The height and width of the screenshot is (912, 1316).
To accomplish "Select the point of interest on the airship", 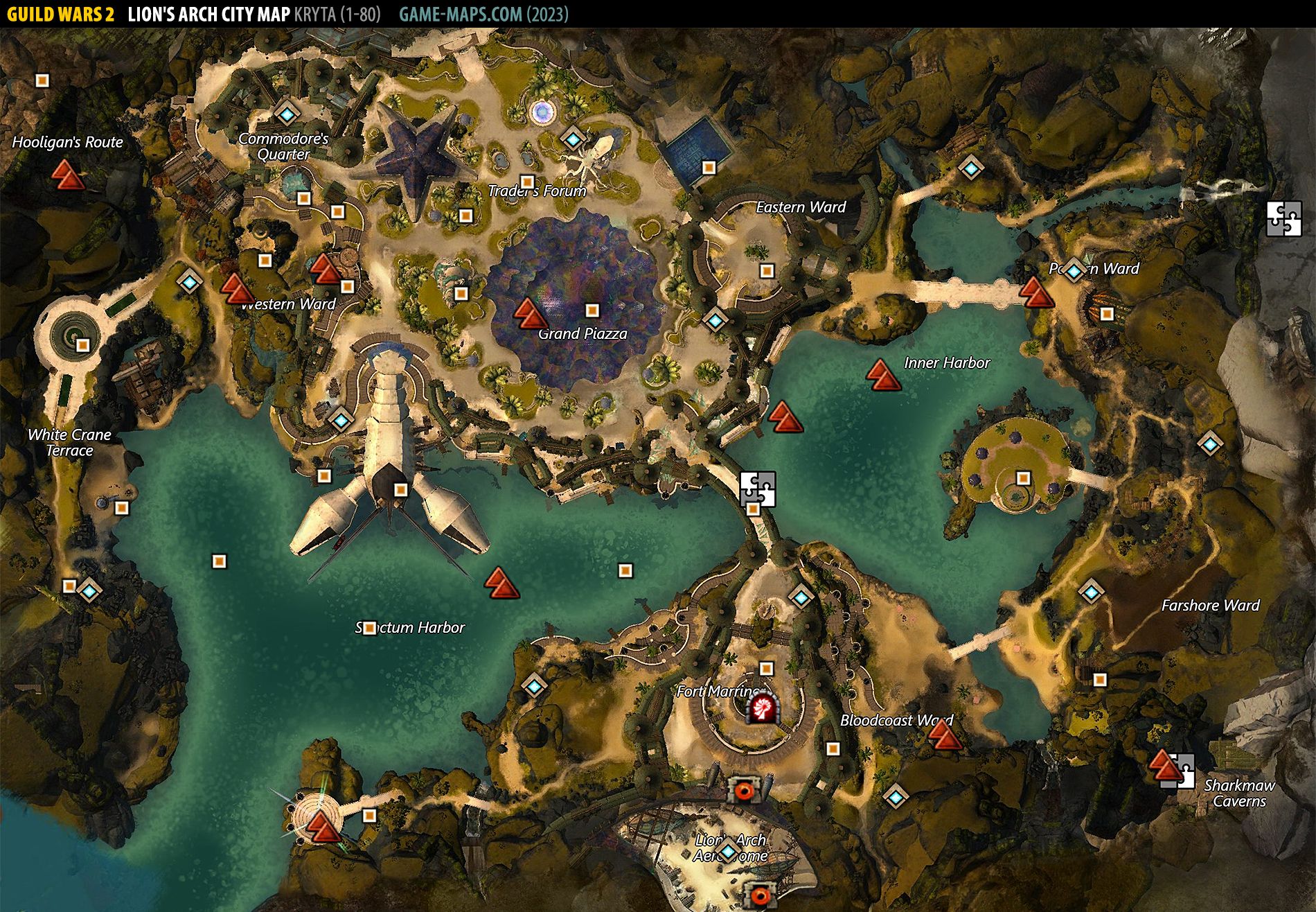I will tap(400, 490).
